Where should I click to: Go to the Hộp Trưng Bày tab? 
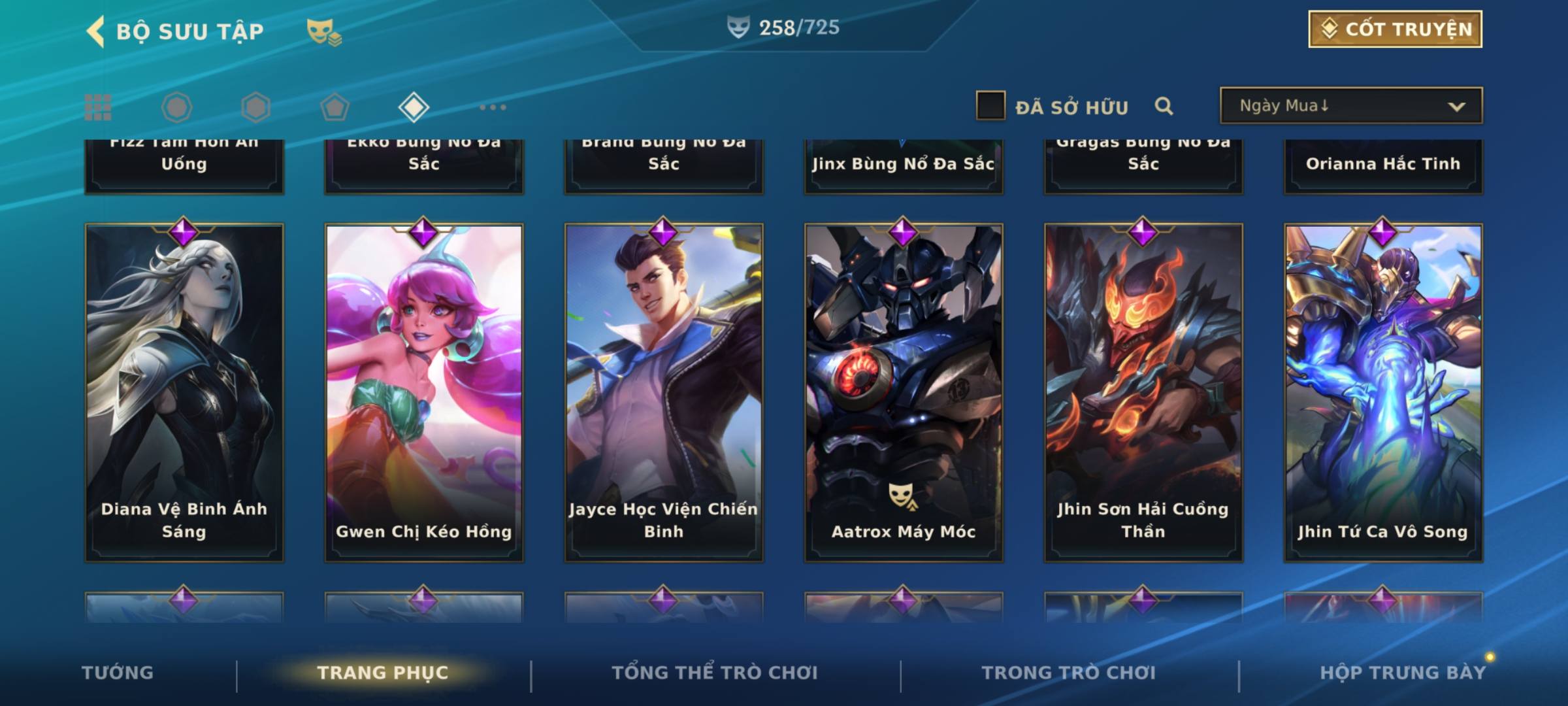1403,673
